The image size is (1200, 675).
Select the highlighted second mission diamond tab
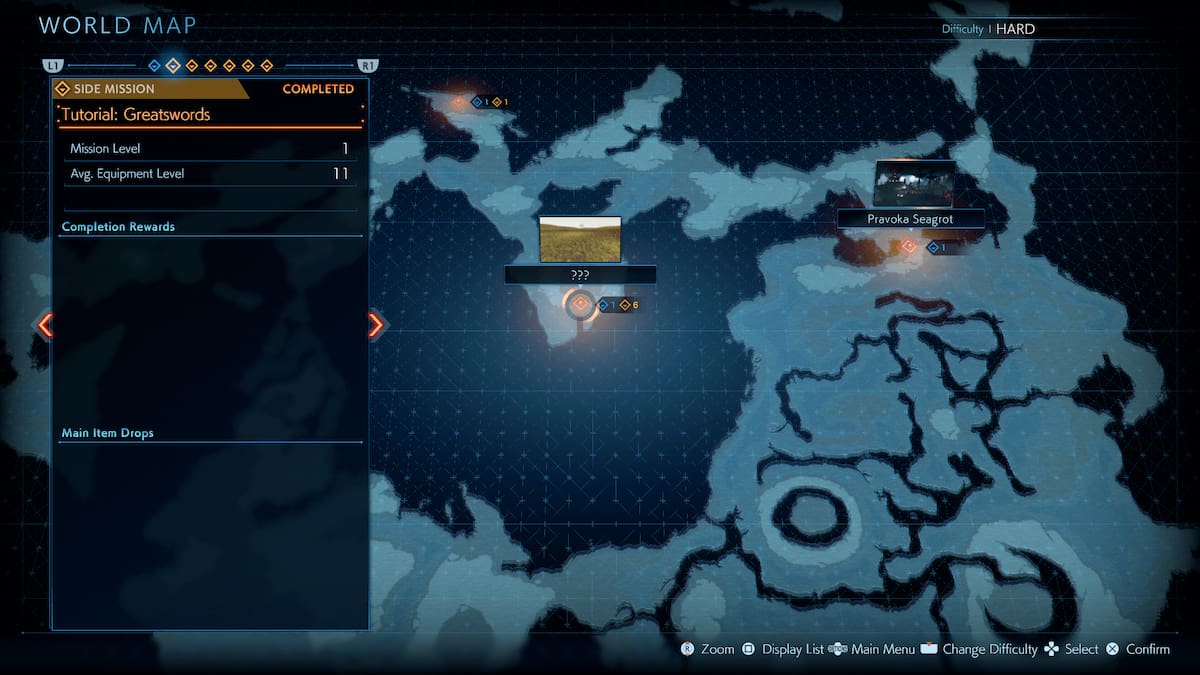pyautogui.click(x=173, y=66)
